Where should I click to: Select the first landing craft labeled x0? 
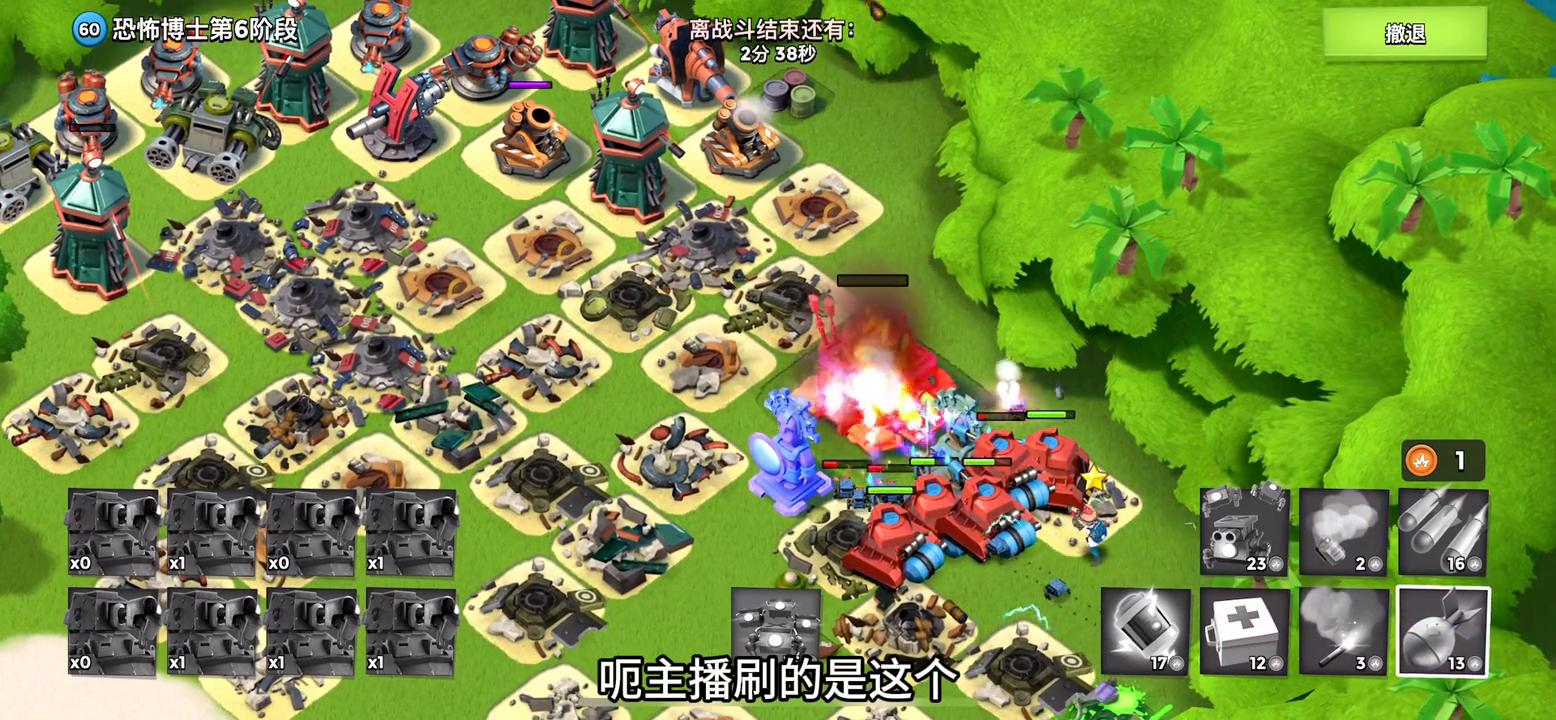click(x=112, y=530)
